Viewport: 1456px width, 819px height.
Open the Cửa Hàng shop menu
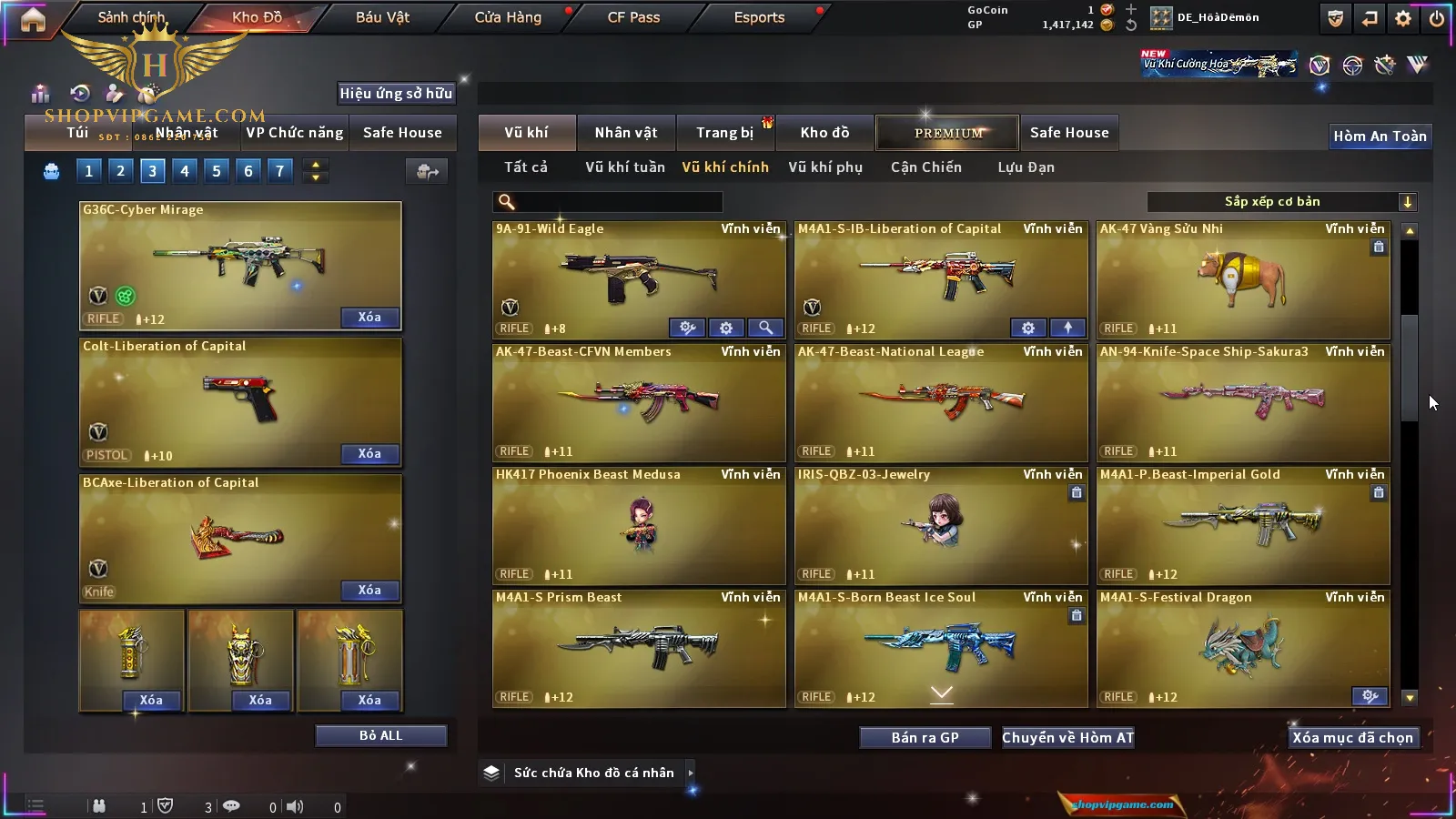(508, 17)
